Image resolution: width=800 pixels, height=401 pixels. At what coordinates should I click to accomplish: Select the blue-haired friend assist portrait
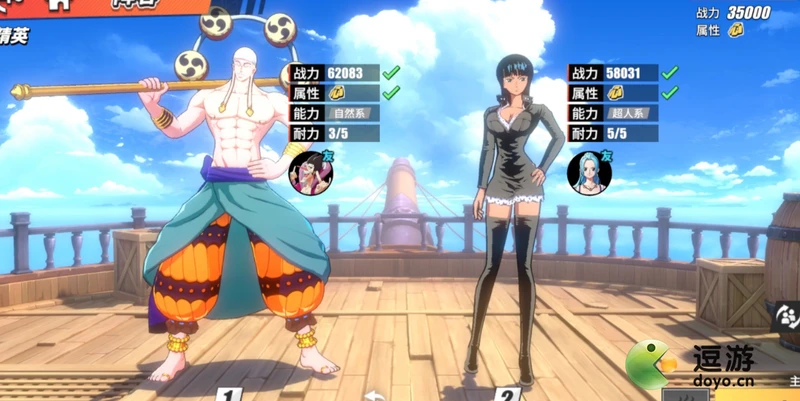pos(589,172)
